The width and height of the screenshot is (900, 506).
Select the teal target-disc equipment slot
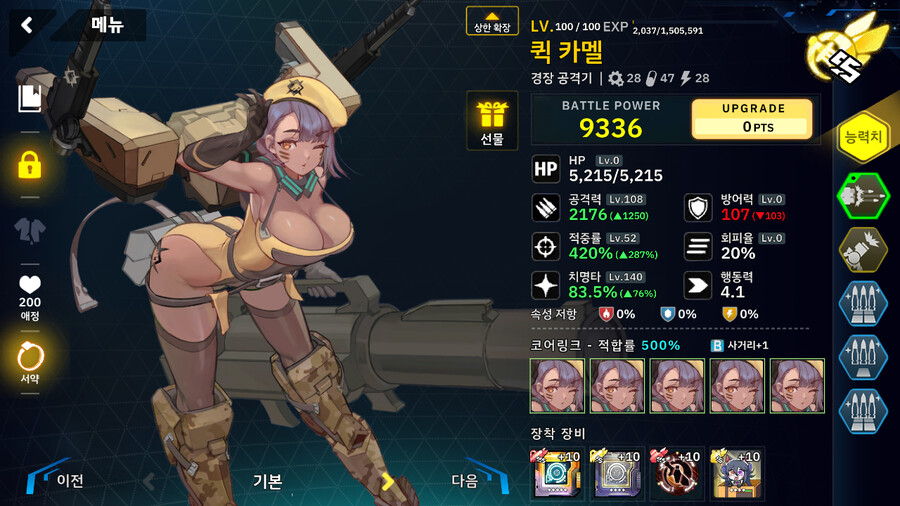click(x=556, y=474)
